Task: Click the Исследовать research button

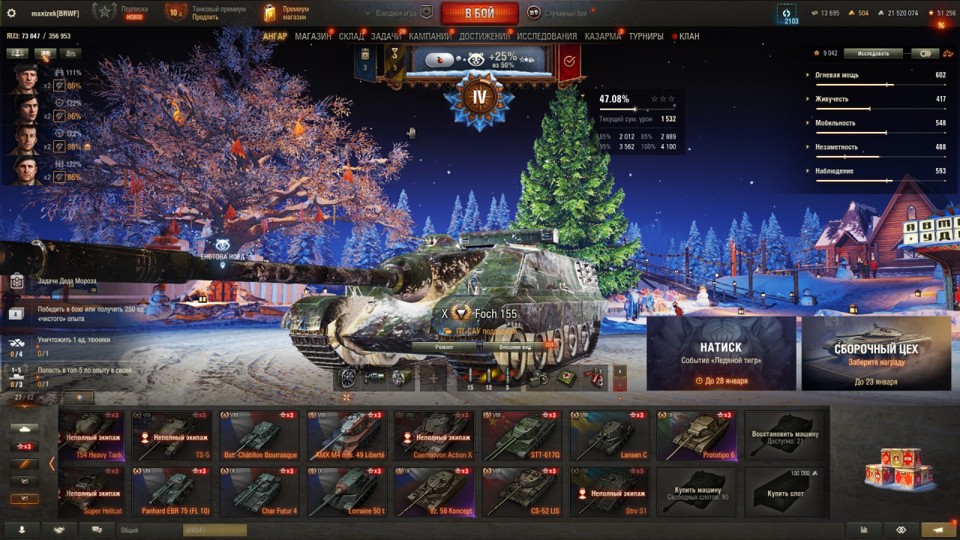Action: click(872, 53)
